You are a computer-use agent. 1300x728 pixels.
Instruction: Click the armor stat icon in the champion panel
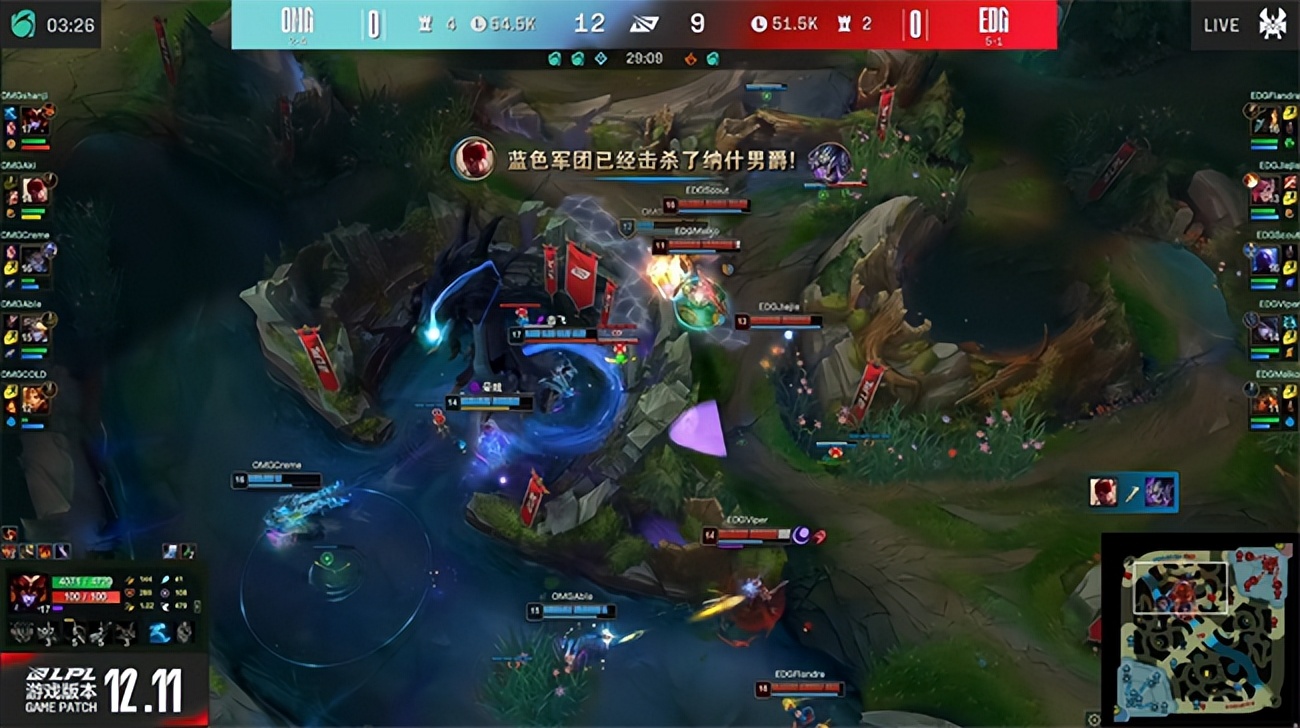(129, 593)
